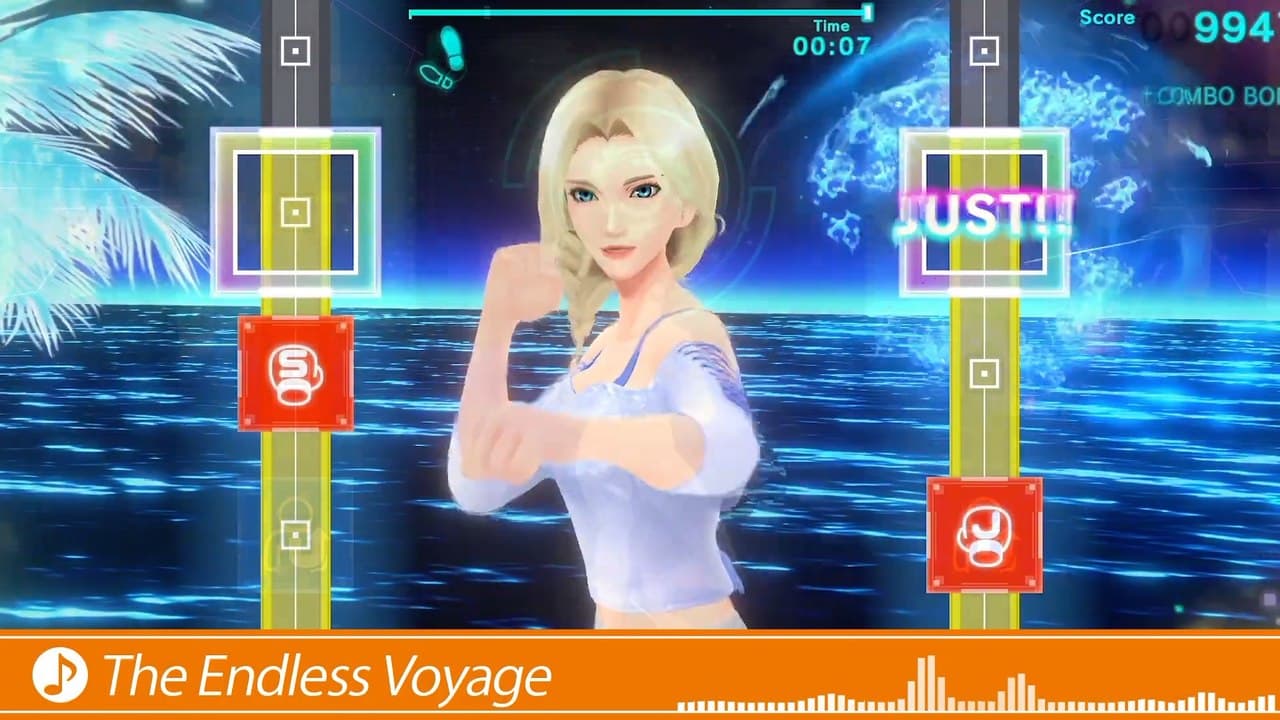Click the dancing trainer character
The image size is (1280, 720).
click(620, 350)
